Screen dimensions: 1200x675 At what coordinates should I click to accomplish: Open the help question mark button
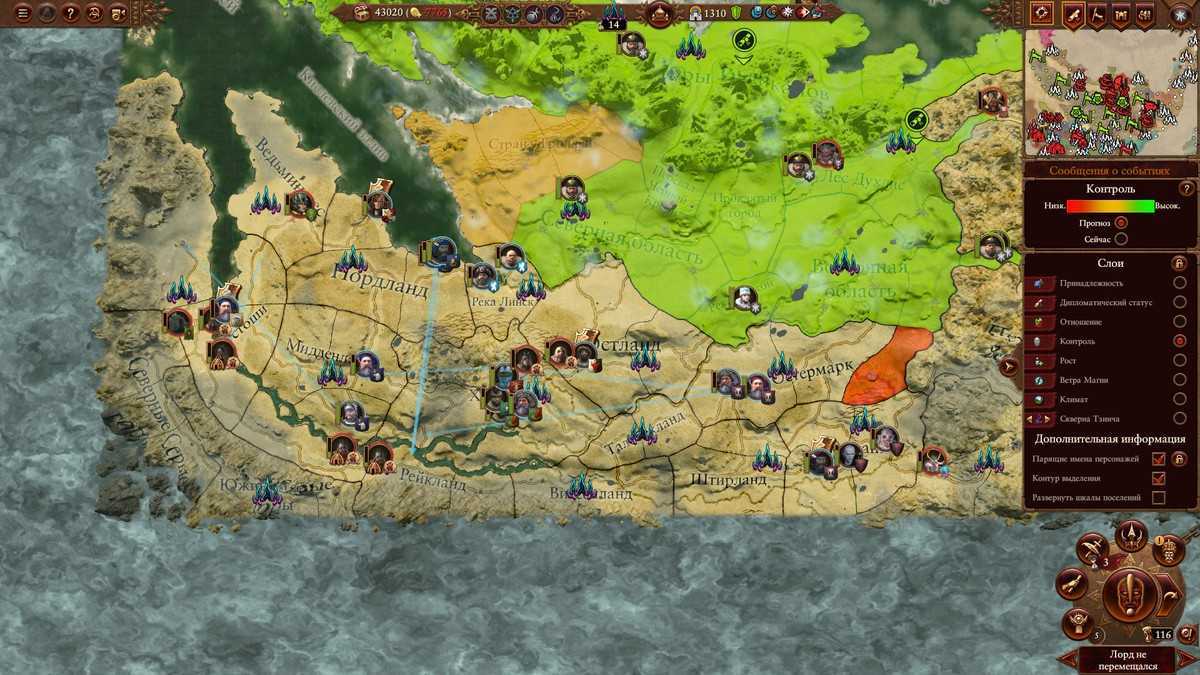tap(70, 13)
